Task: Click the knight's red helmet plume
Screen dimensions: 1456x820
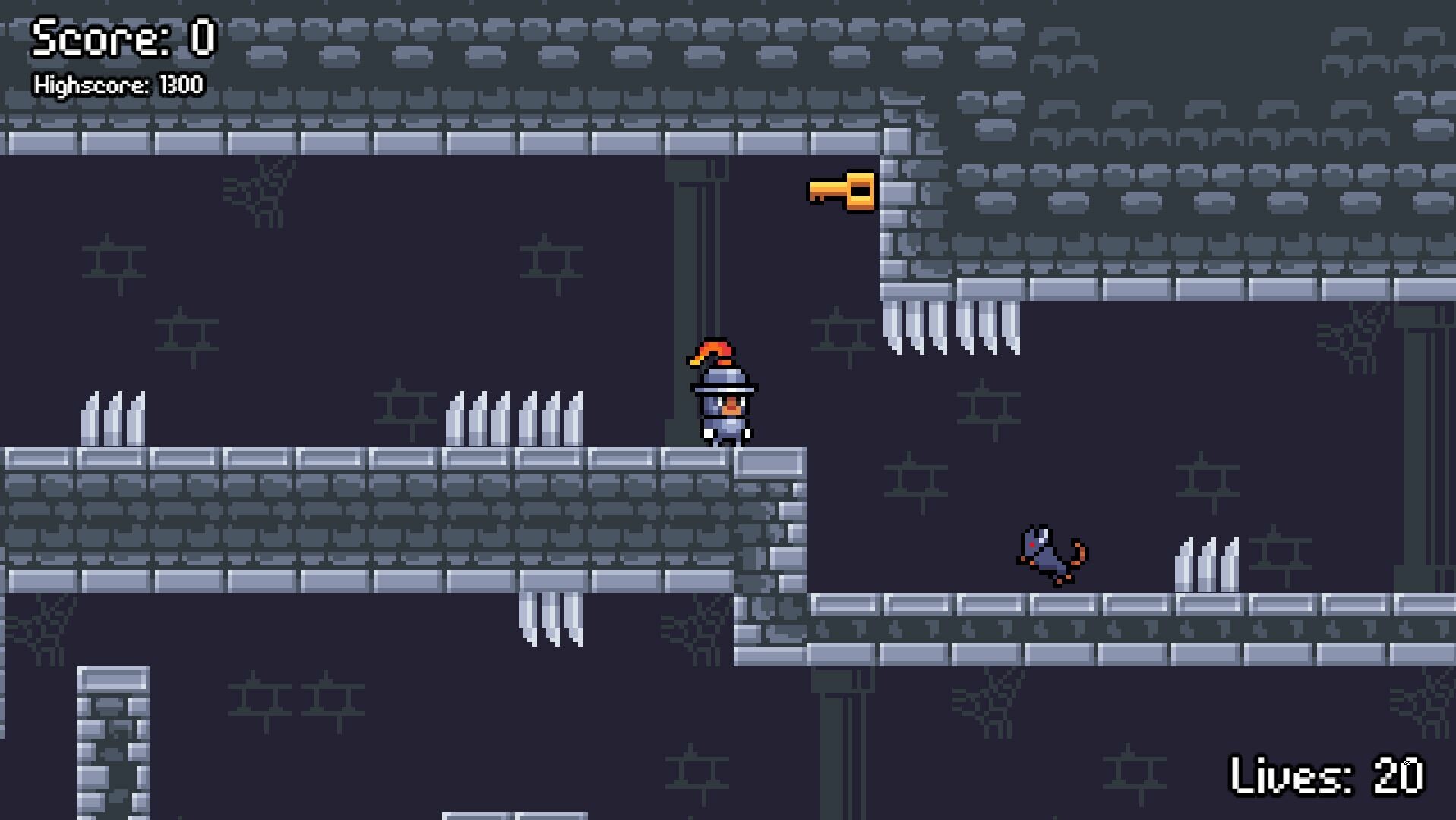Action: click(712, 352)
